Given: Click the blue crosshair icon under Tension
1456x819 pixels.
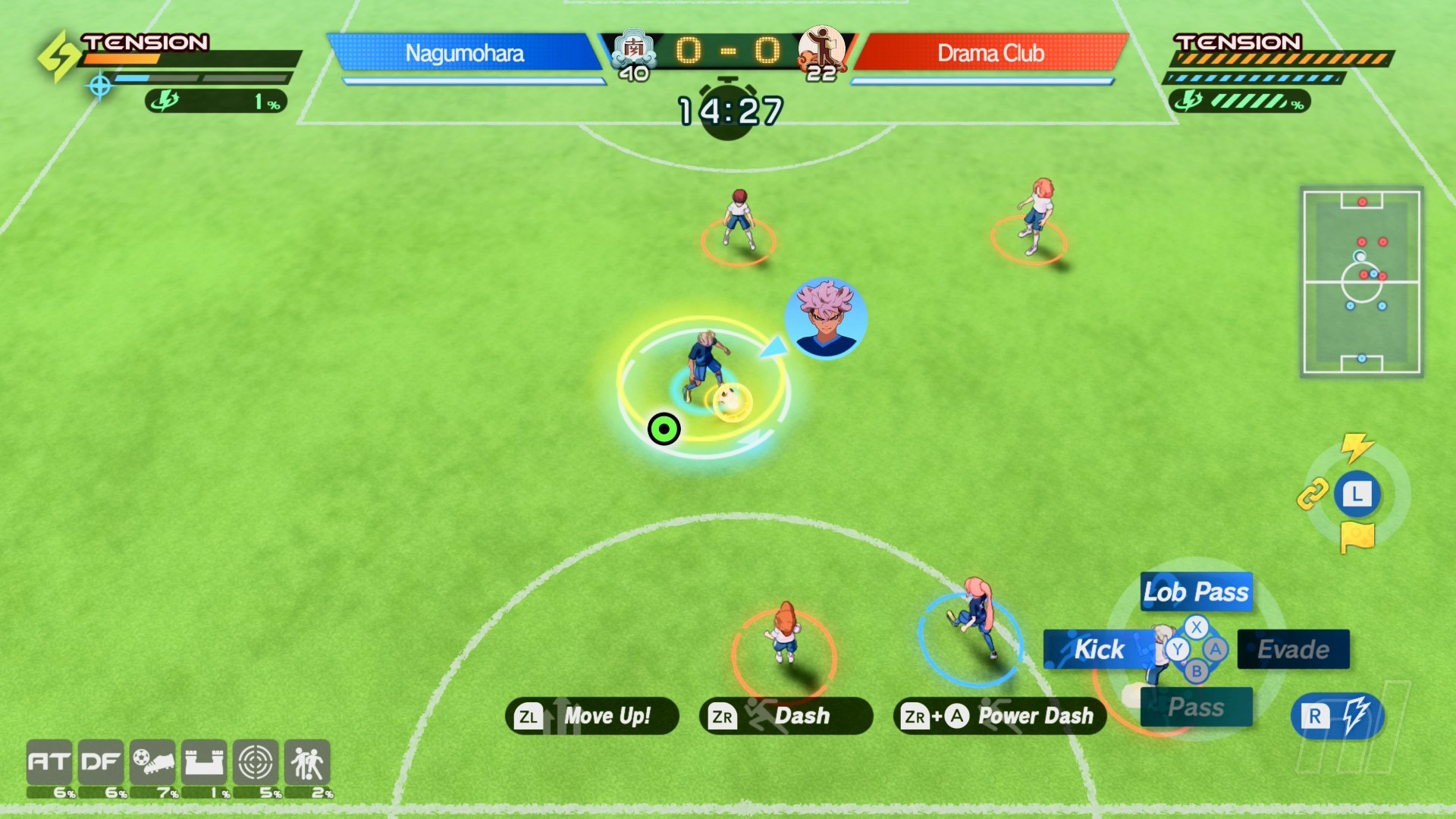Looking at the screenshot, I should 100,86.
